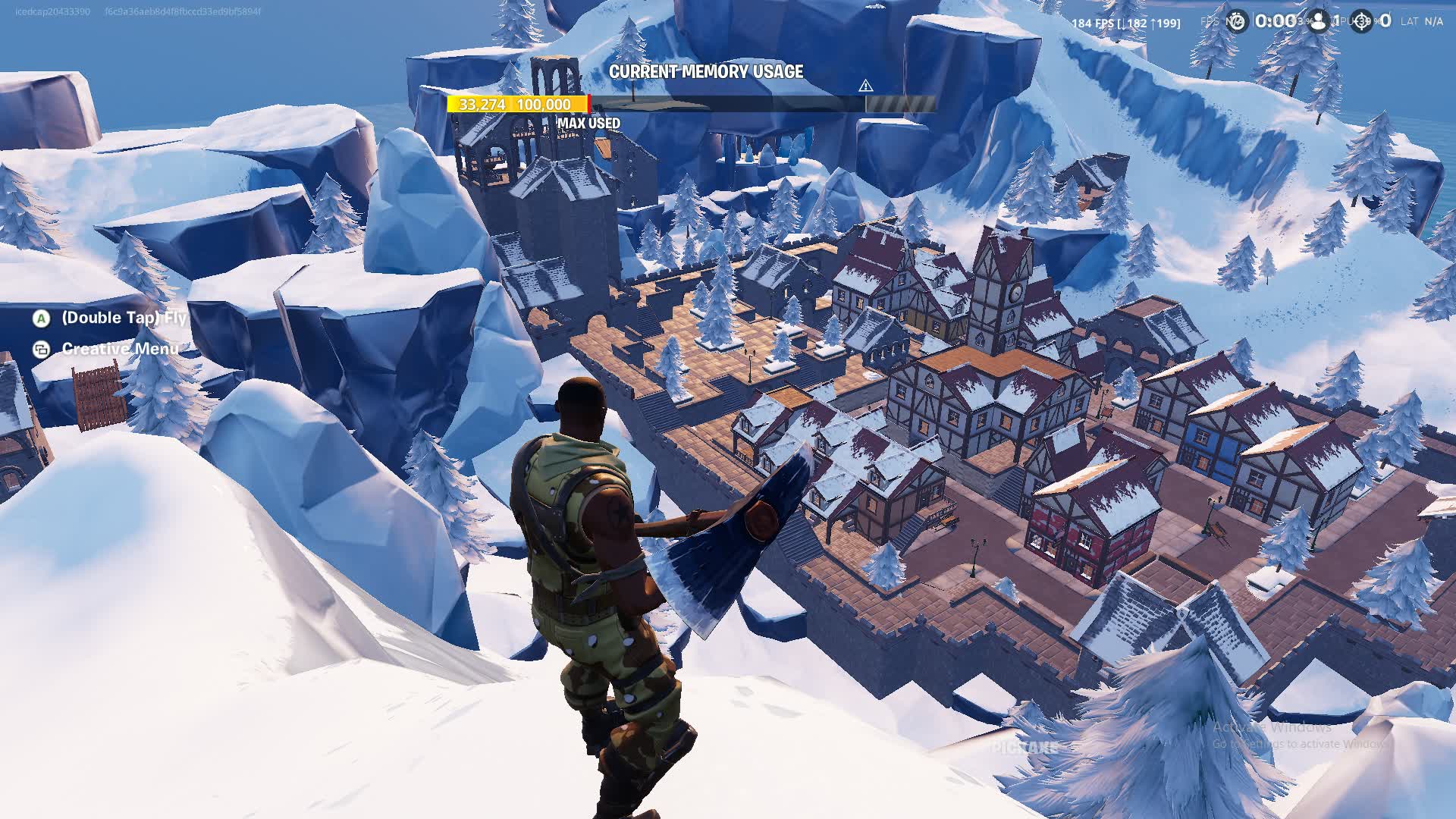1456x819 pixels.
Task: Click the warning triangle on the memory bar
Action: [865, 86]
